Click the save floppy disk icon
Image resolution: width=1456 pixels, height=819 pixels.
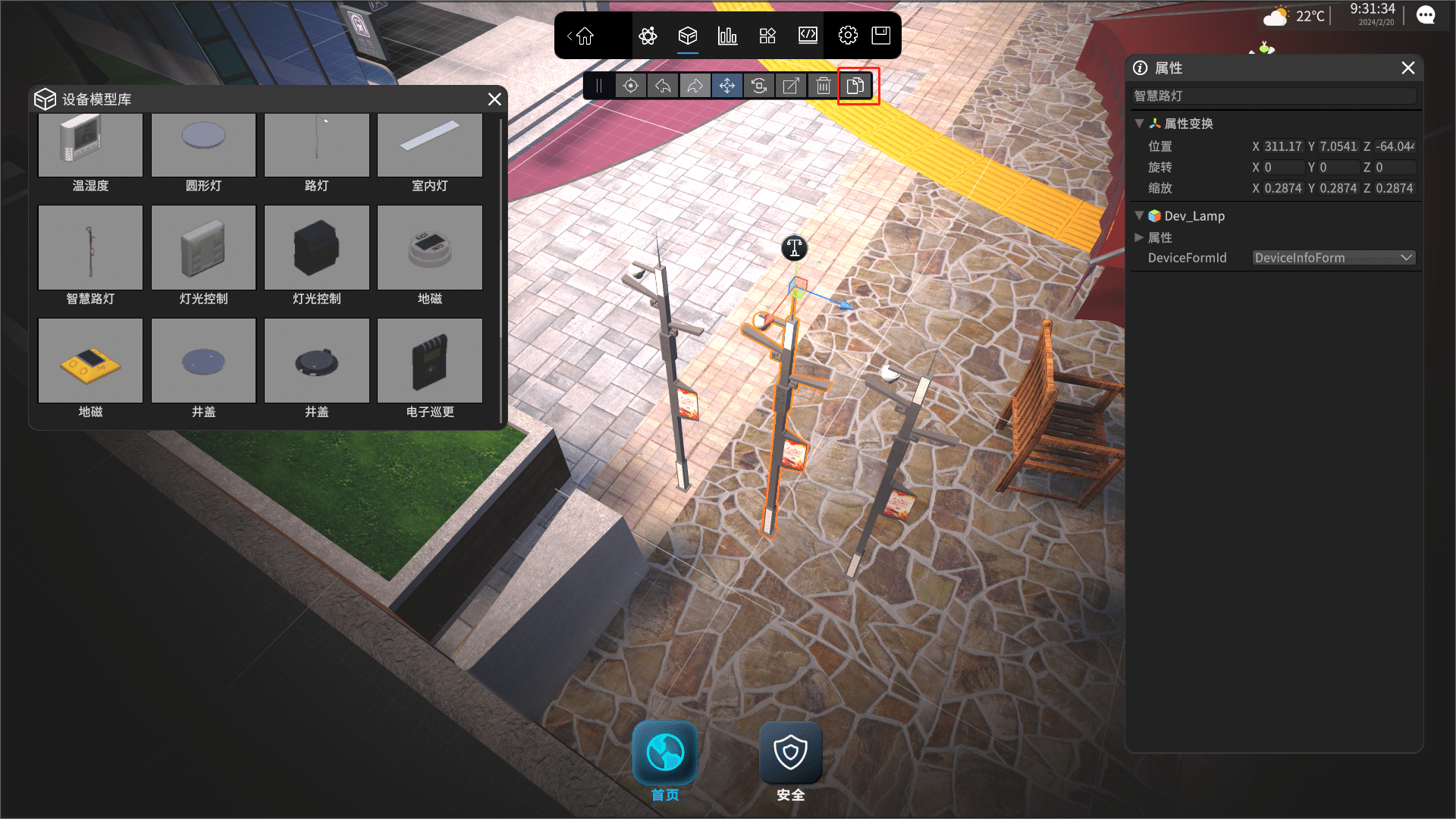(880, 36)
